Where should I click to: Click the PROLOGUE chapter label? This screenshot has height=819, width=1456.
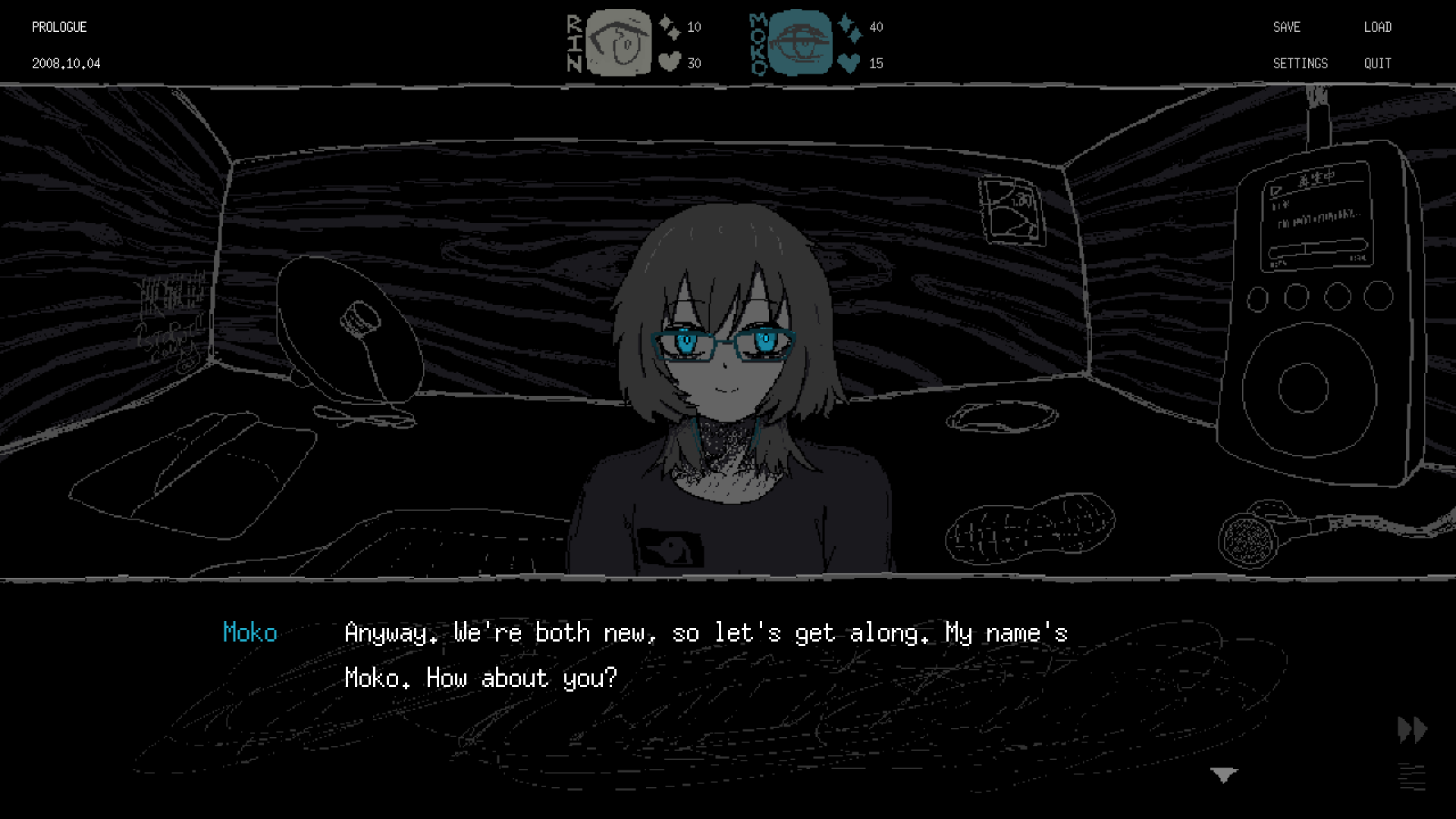tap(58, 27)
